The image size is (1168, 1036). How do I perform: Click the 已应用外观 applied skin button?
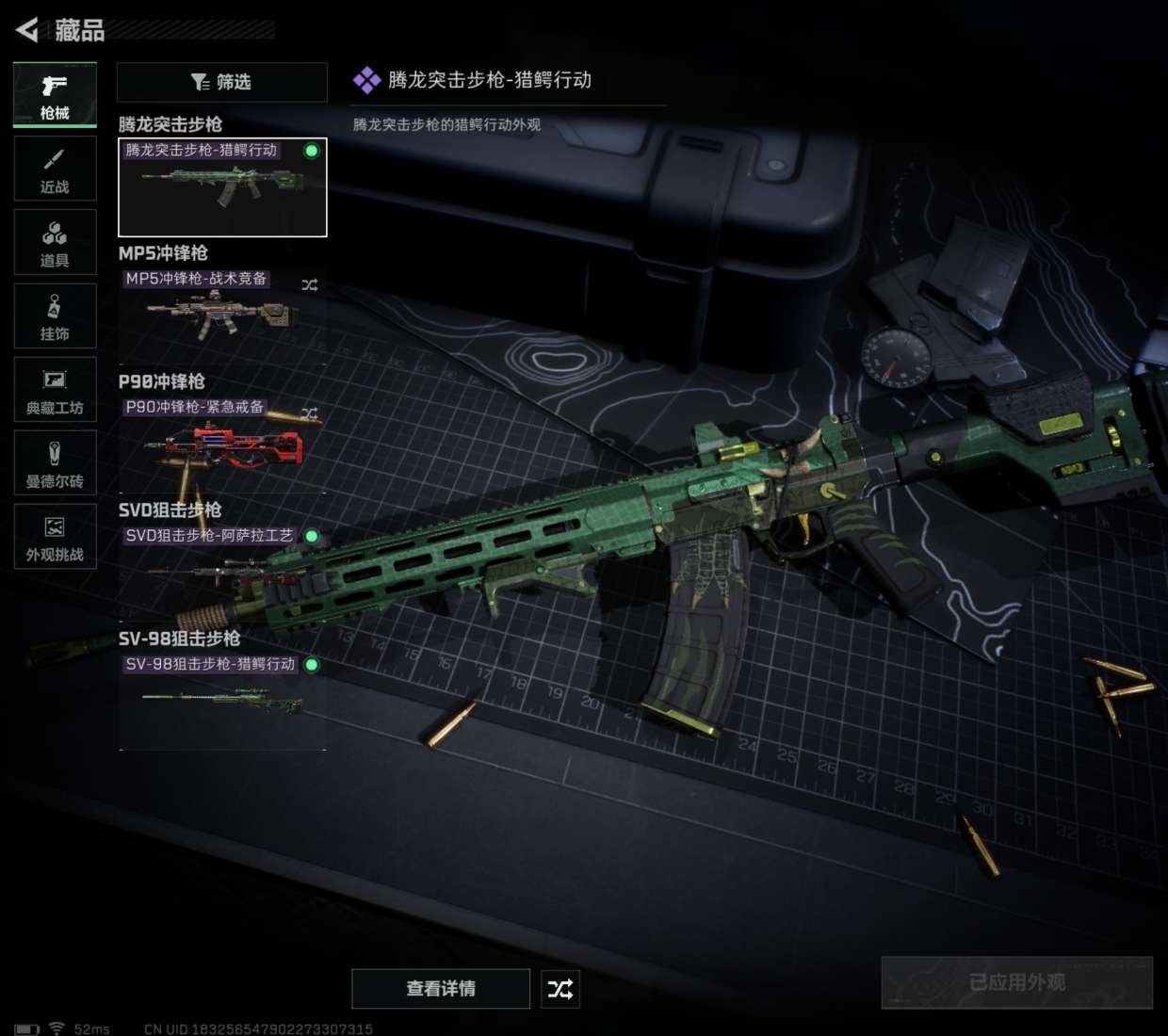[1016, 982]
